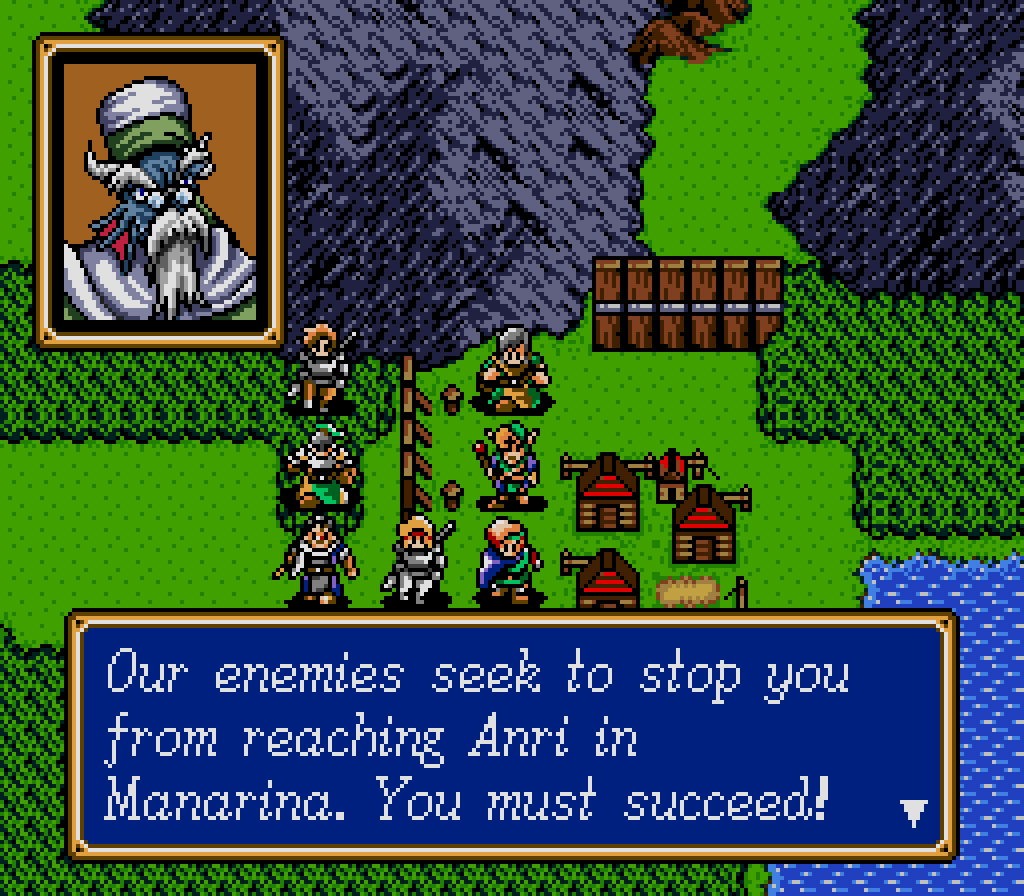Advance dialogue with the down arrow indicator

click(x=914, y=812)
